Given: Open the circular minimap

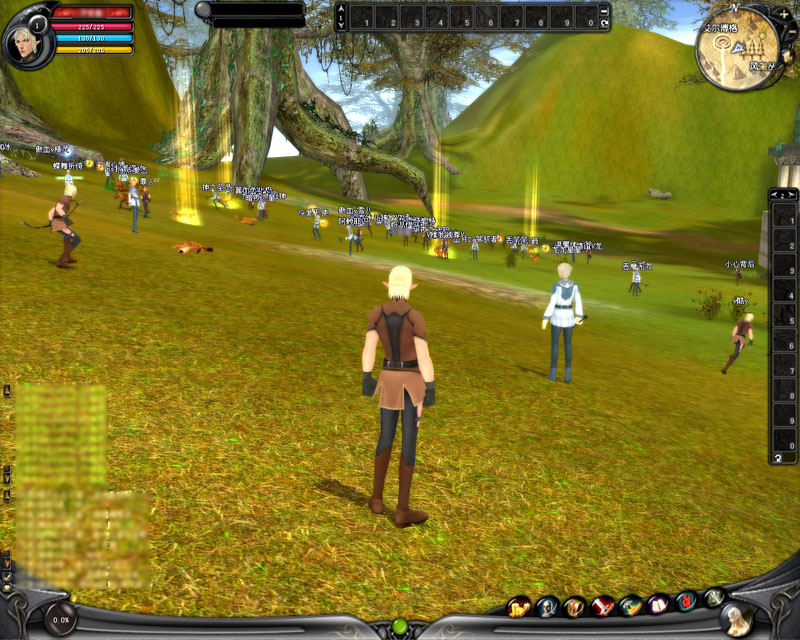Looking at the screenshot, I should pos(741,48).
